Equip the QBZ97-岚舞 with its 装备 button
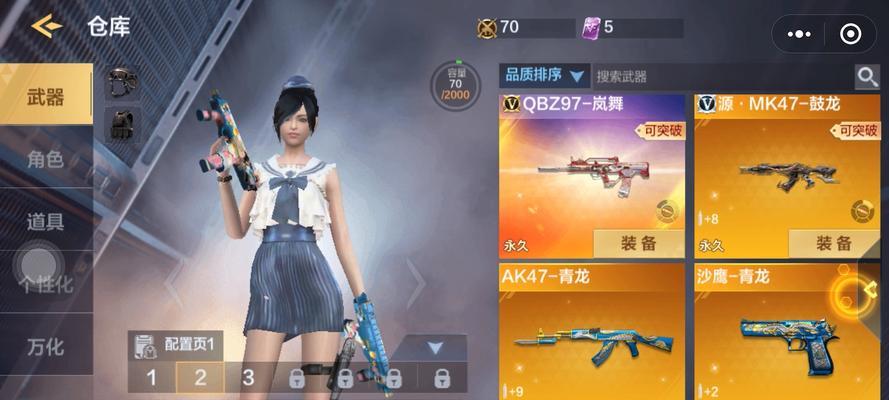This screenshot has width=889, height=400. 637,243
